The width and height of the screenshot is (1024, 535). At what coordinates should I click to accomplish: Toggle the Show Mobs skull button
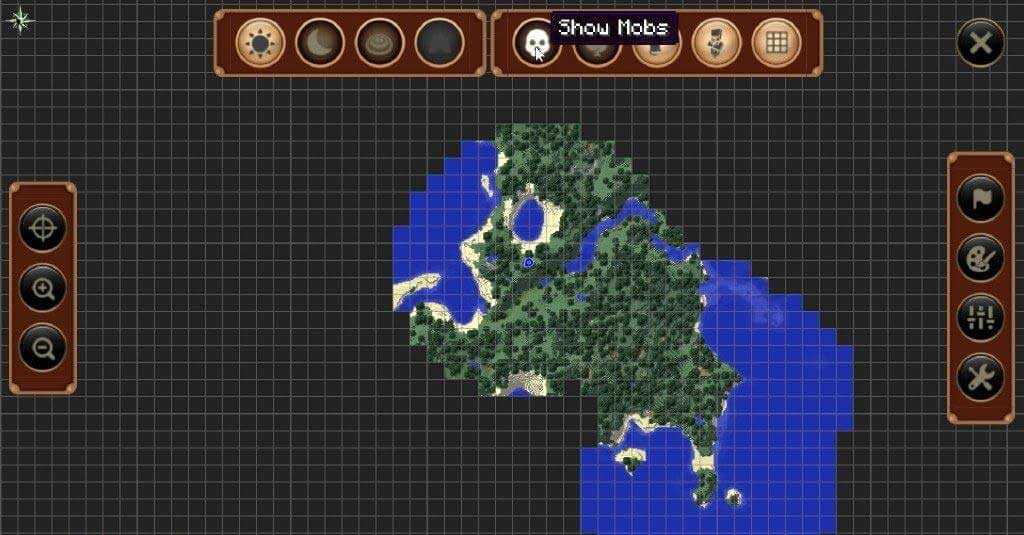[x=537, y=43]
